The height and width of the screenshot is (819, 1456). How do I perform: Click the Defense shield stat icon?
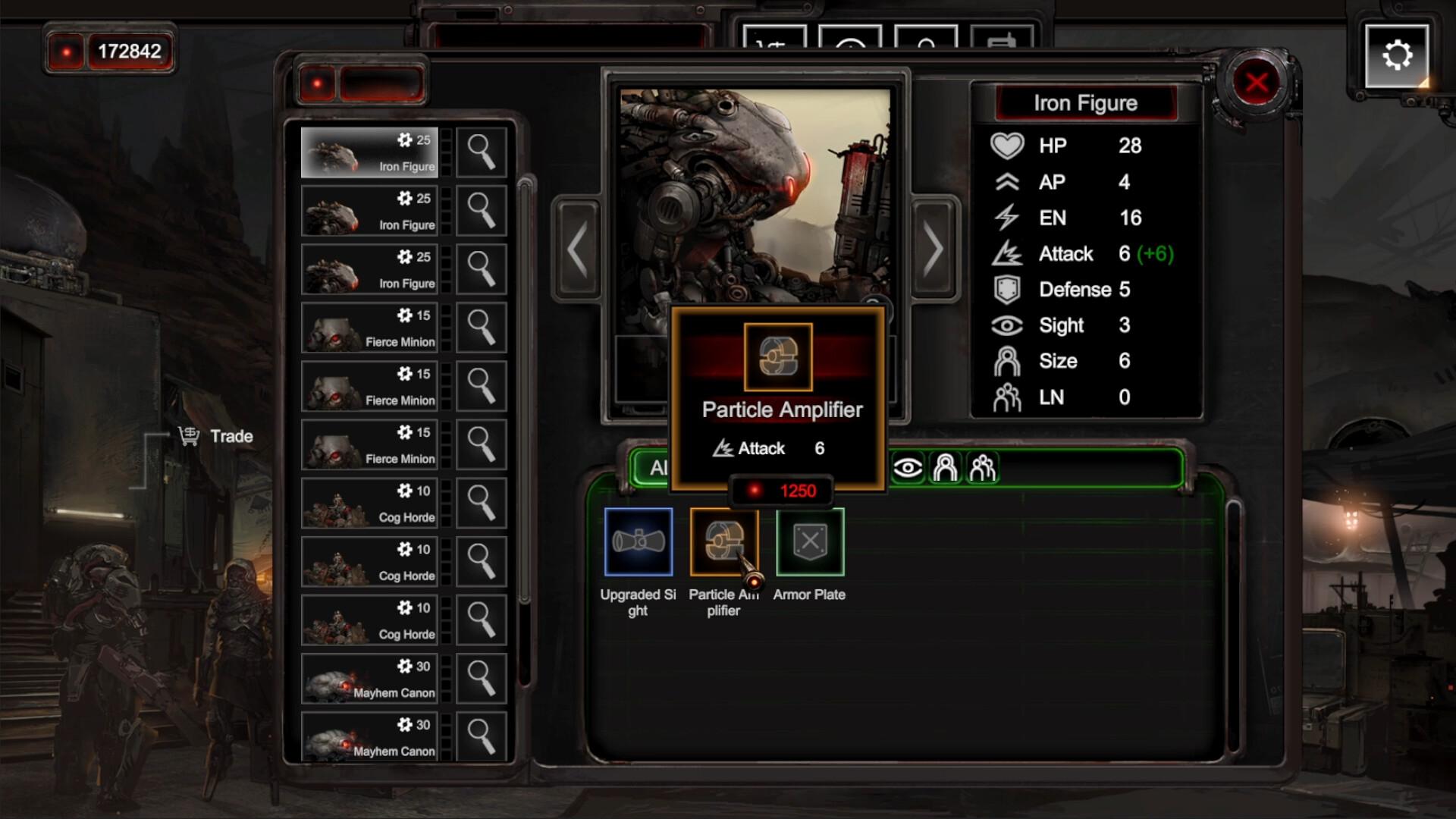1009,290
